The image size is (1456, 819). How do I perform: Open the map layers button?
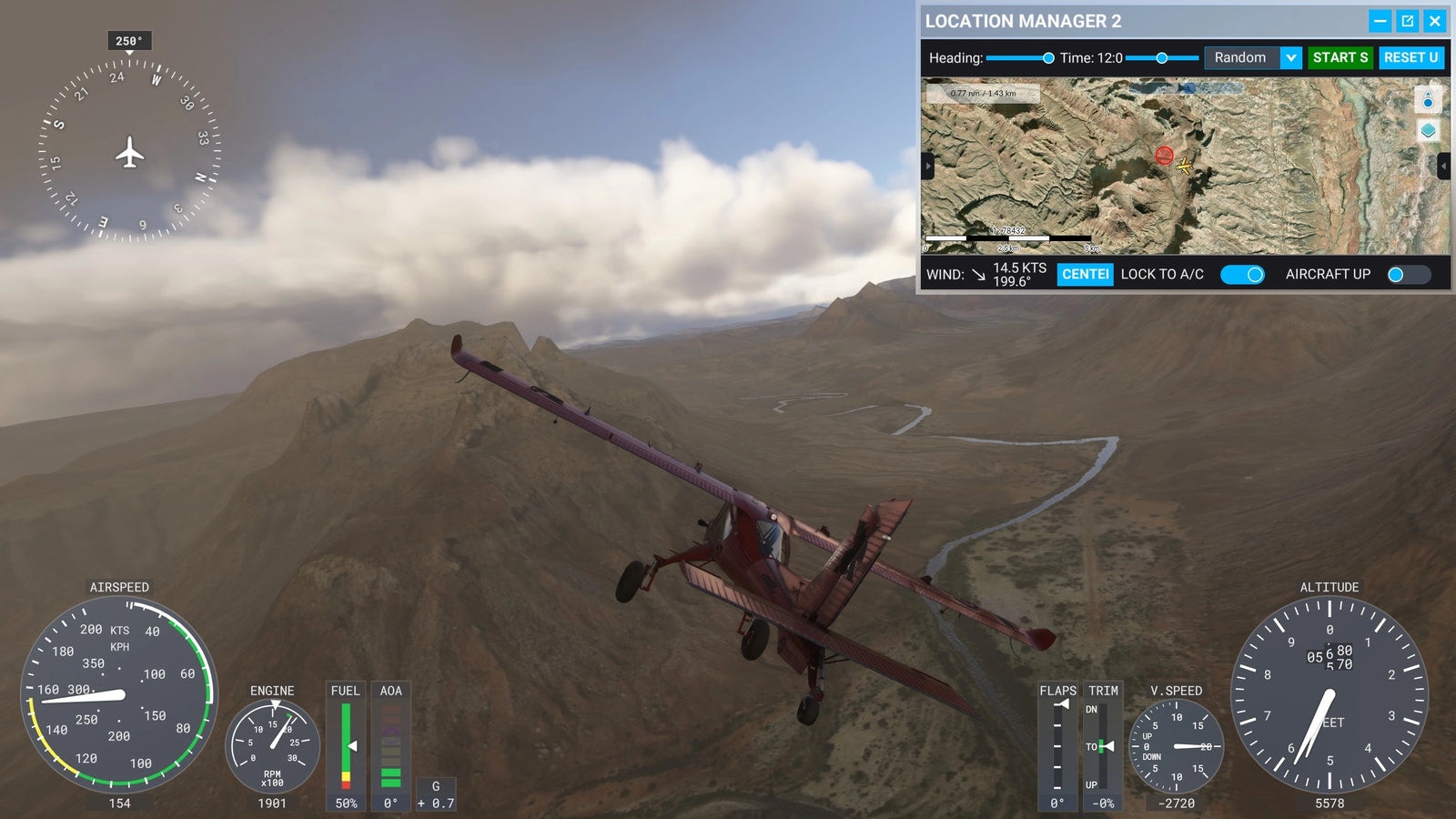tap(1428, 131)
